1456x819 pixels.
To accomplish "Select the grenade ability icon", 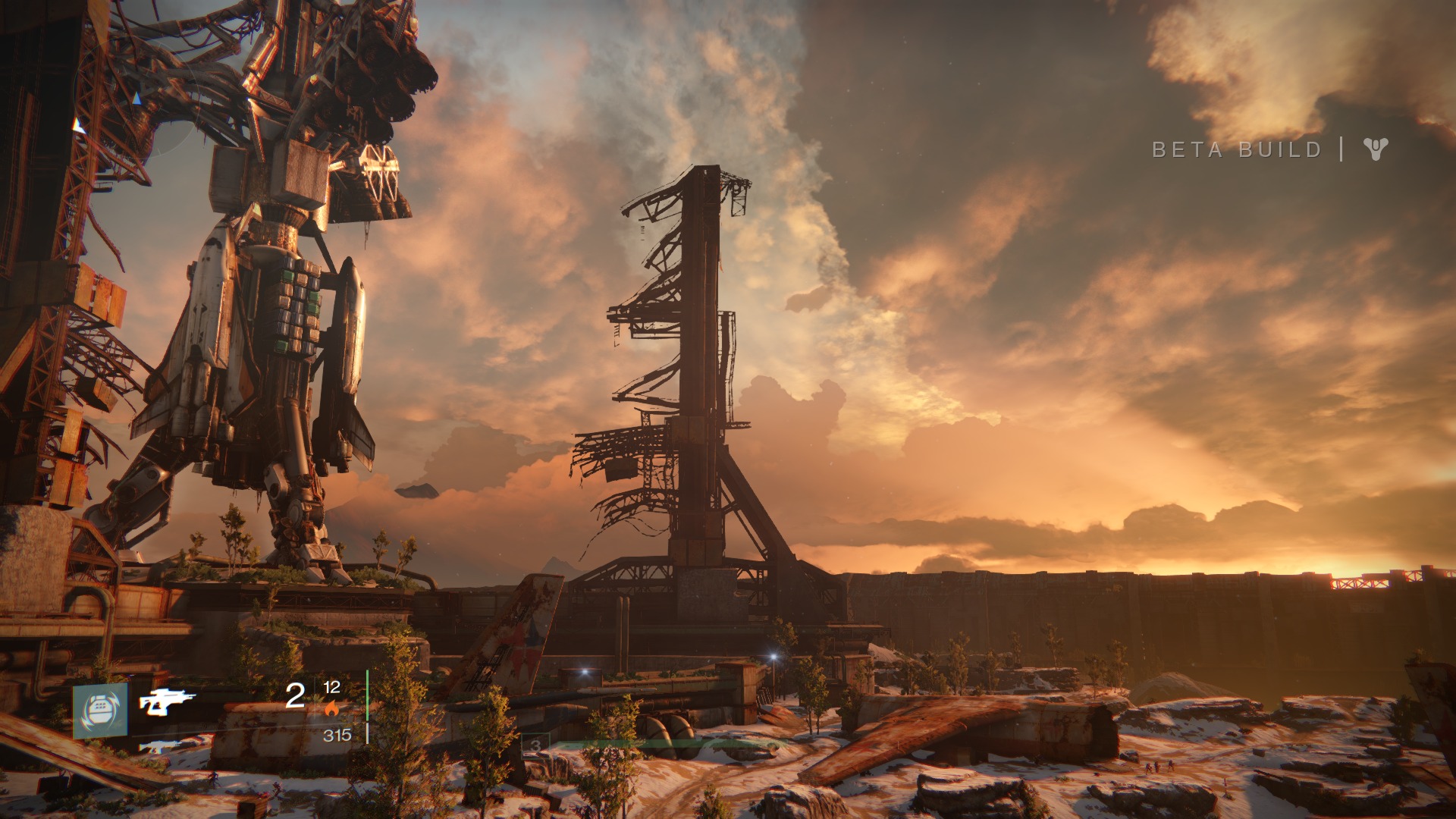I will point(100,711).
